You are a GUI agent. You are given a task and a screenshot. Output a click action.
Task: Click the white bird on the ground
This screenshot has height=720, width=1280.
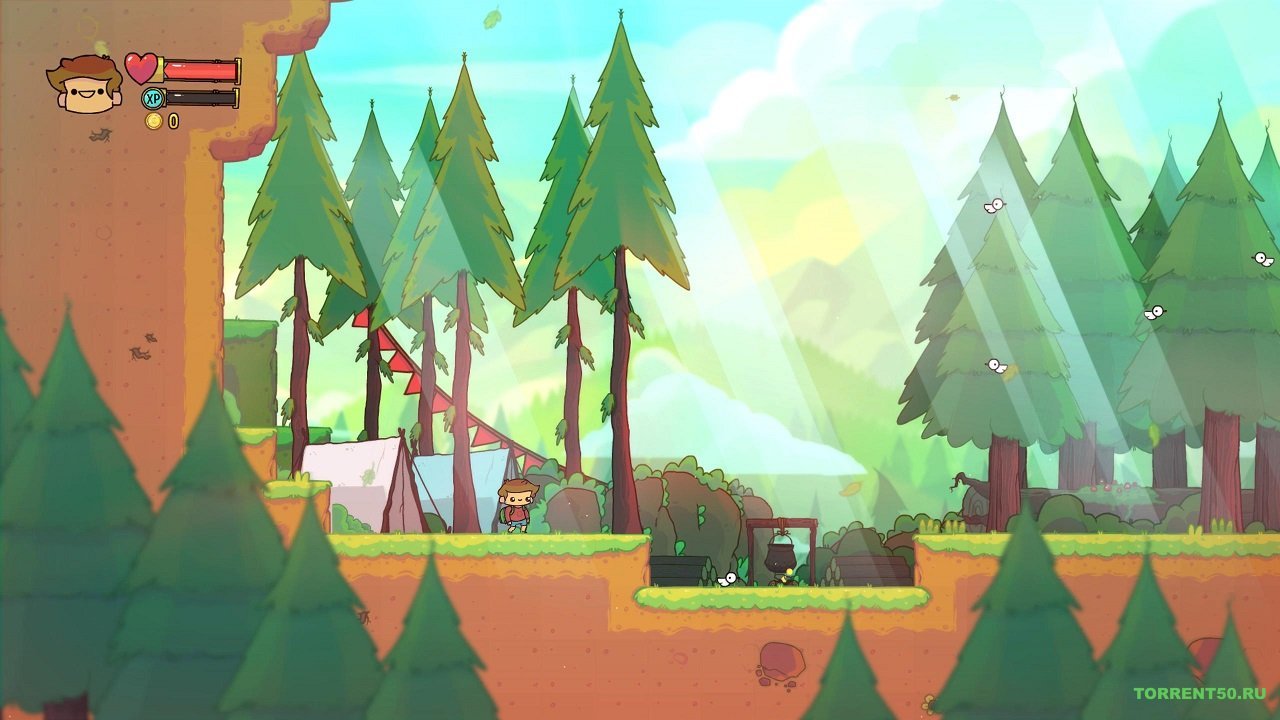[x=726, y=580]
